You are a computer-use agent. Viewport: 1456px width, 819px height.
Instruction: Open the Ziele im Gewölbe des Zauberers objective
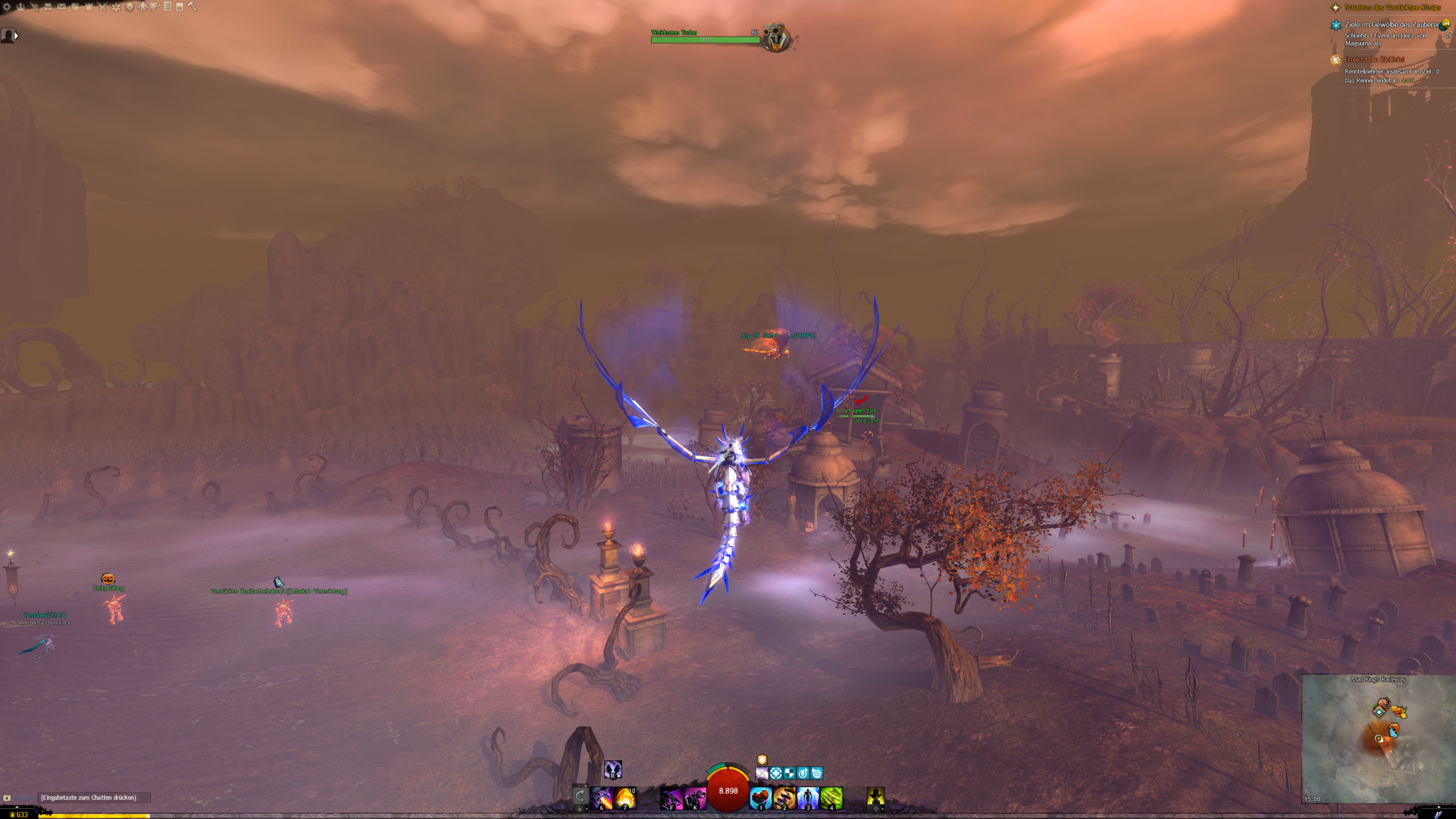coord(1391,25)
